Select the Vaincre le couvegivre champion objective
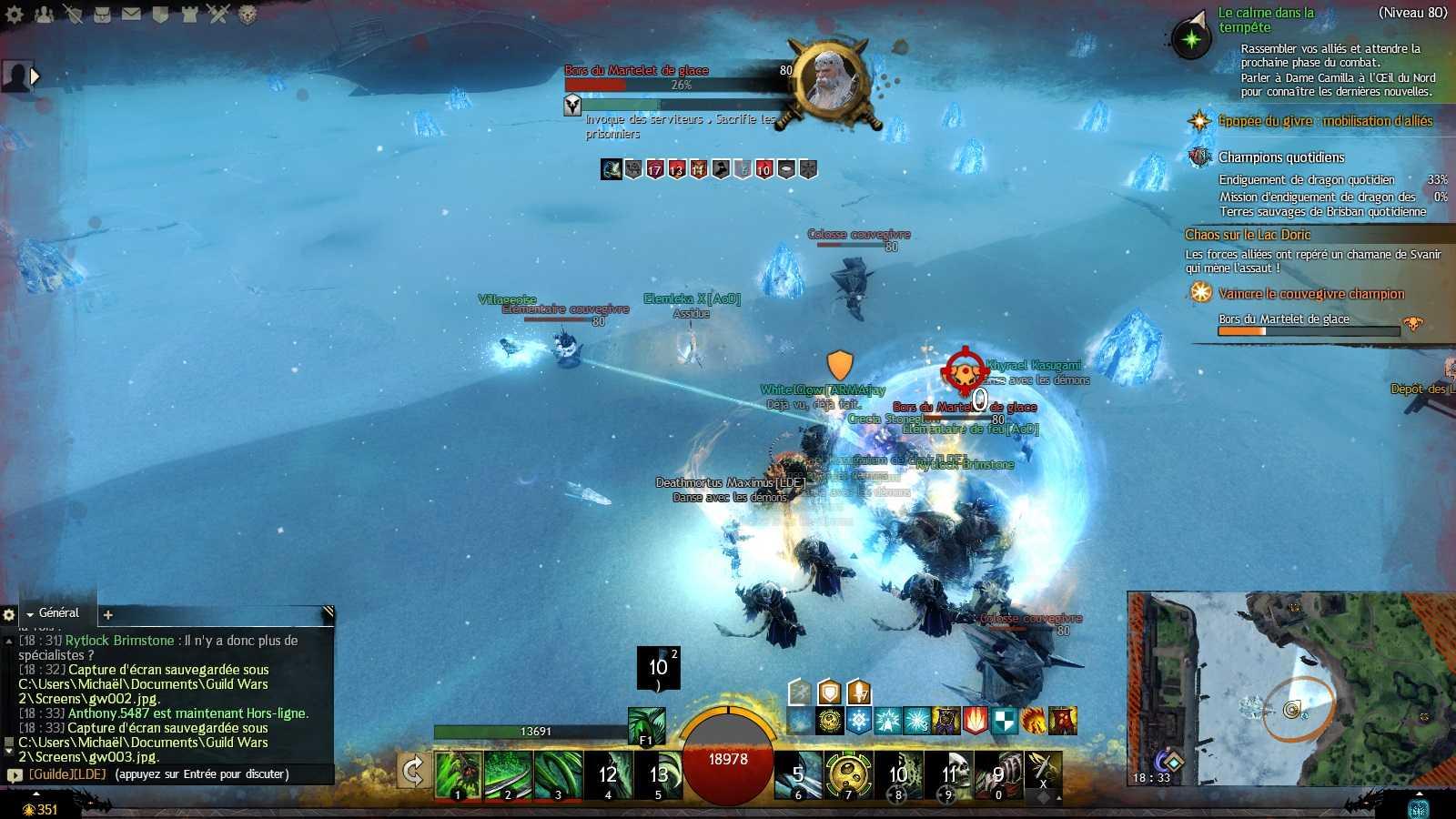 pos(1310,294)
